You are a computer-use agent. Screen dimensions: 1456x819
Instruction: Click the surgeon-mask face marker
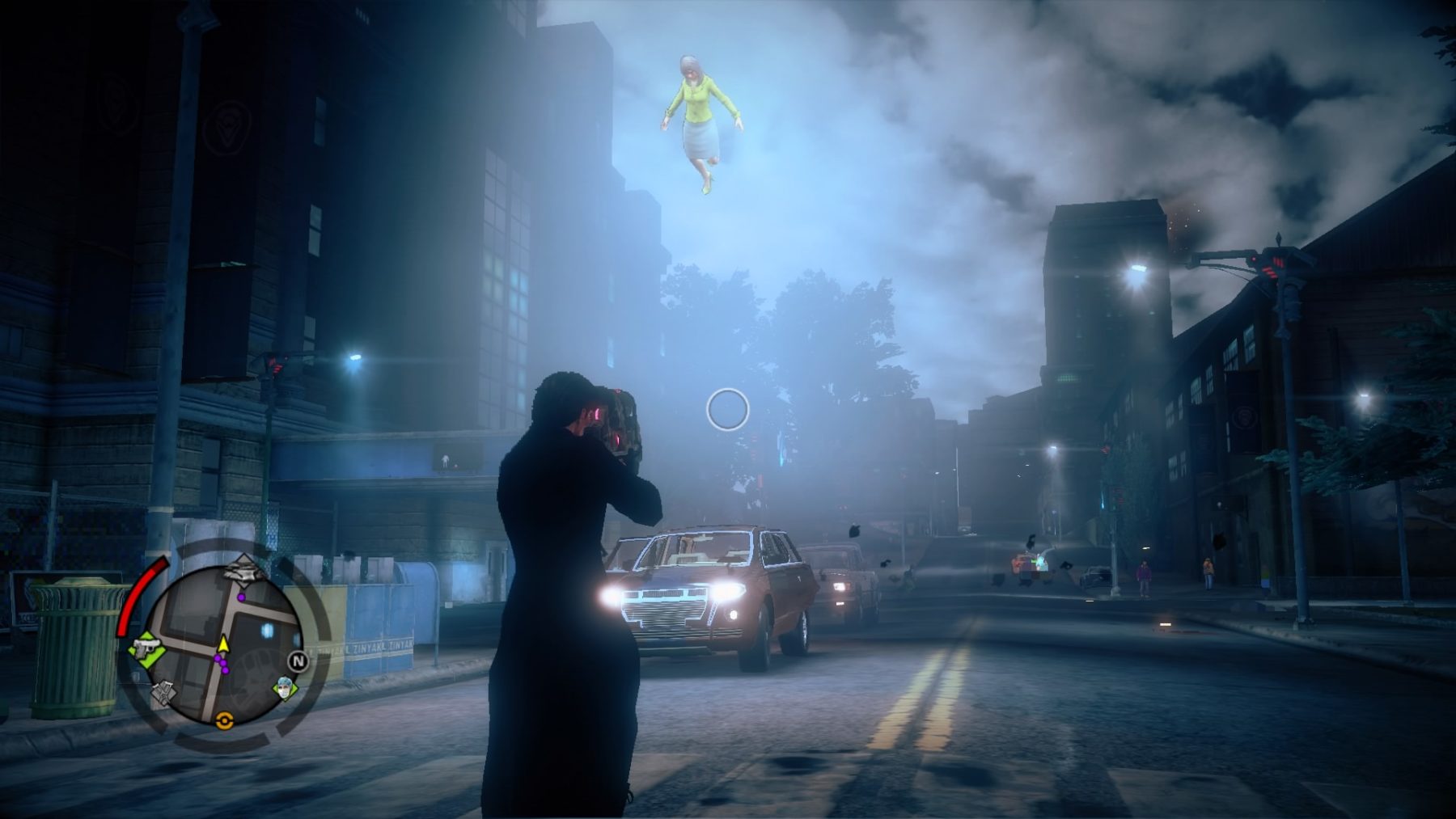click(x=284, y=688)
